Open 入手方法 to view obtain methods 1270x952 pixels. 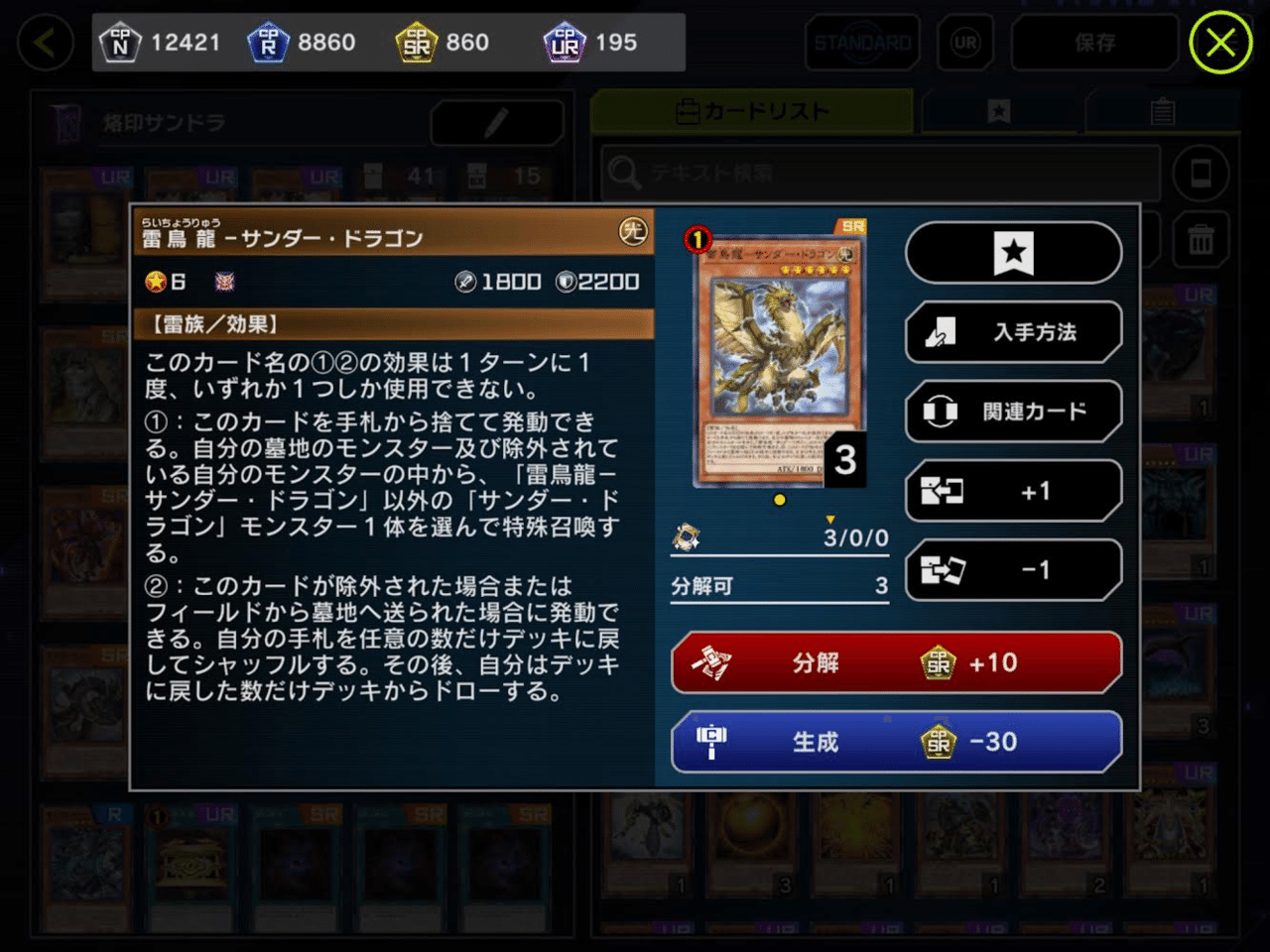[1013, 332]
